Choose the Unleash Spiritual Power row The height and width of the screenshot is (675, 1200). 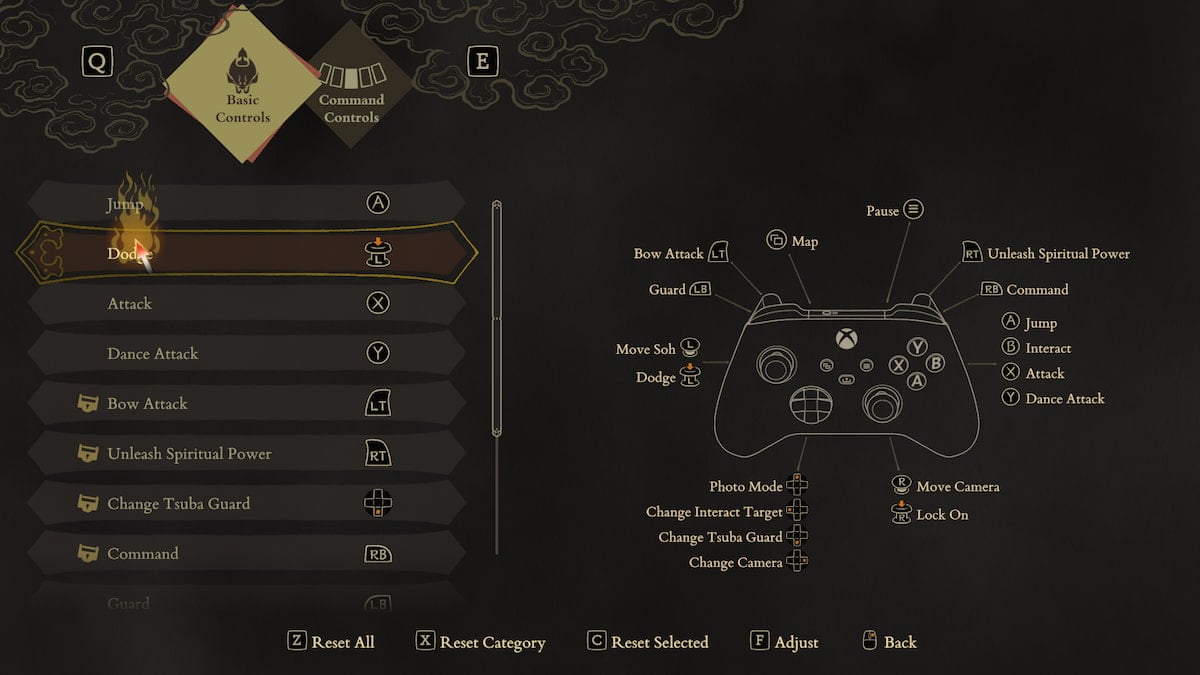[247, 453]
